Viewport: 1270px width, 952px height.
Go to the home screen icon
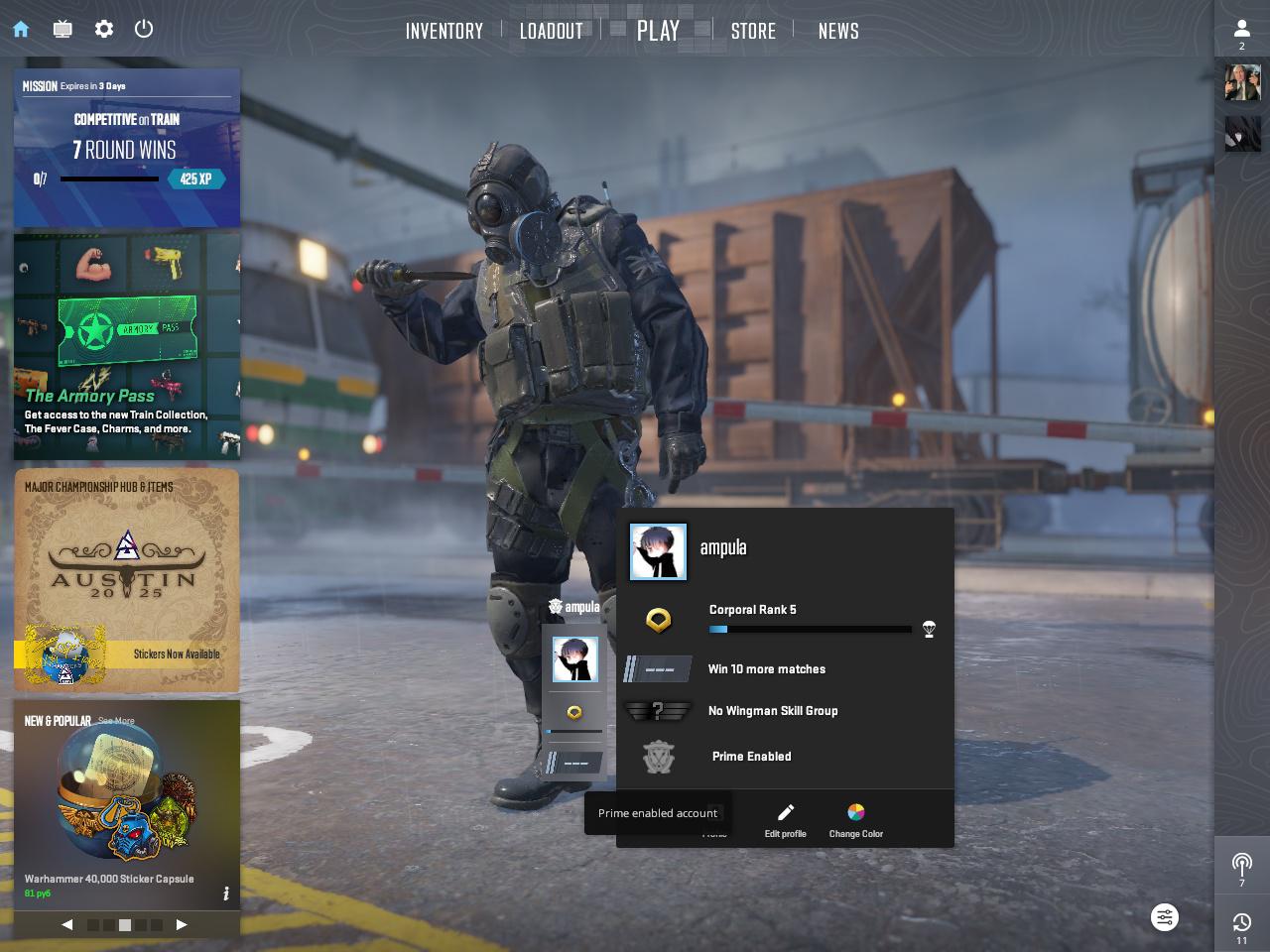click(21, 29)
